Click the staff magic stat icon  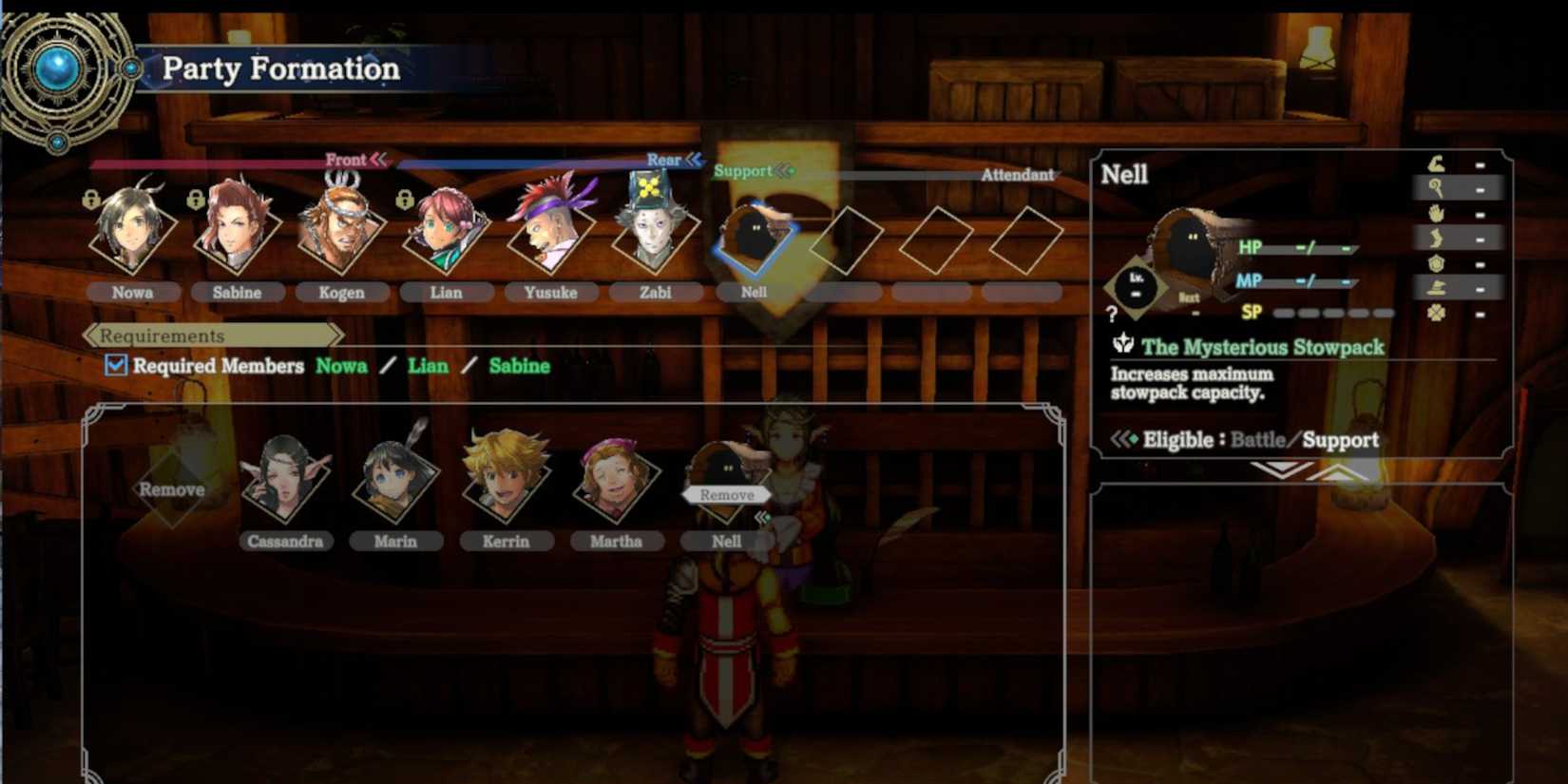coord(1437,189)
